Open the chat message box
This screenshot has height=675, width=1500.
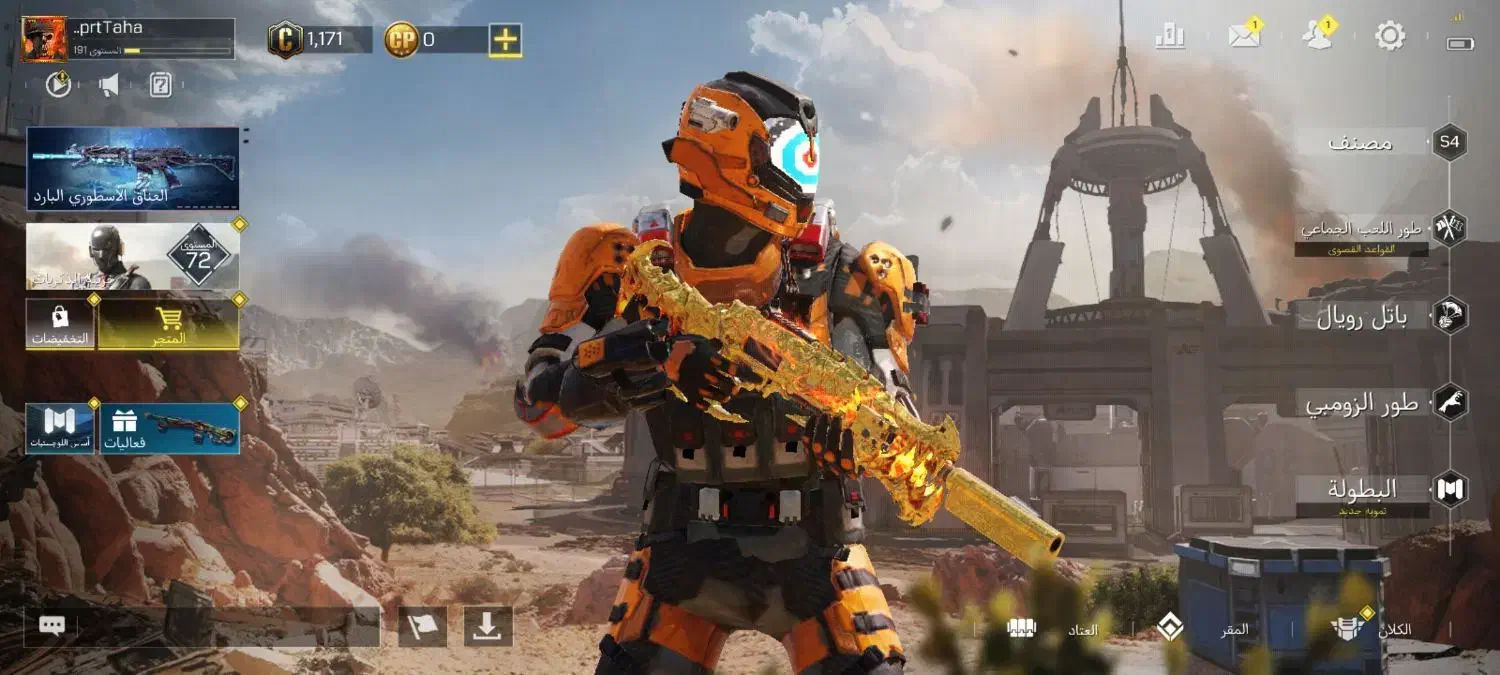(200, 627)
